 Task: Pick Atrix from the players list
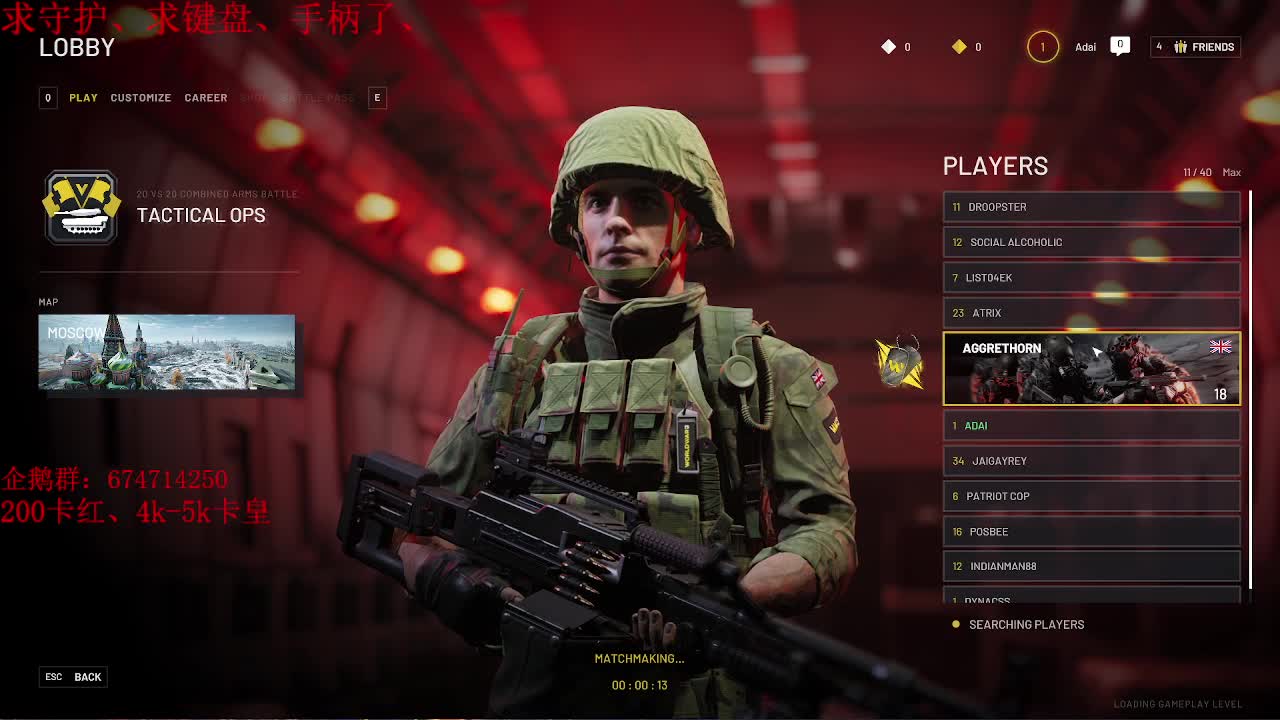pyautogui.click(x=1091, y=313)
